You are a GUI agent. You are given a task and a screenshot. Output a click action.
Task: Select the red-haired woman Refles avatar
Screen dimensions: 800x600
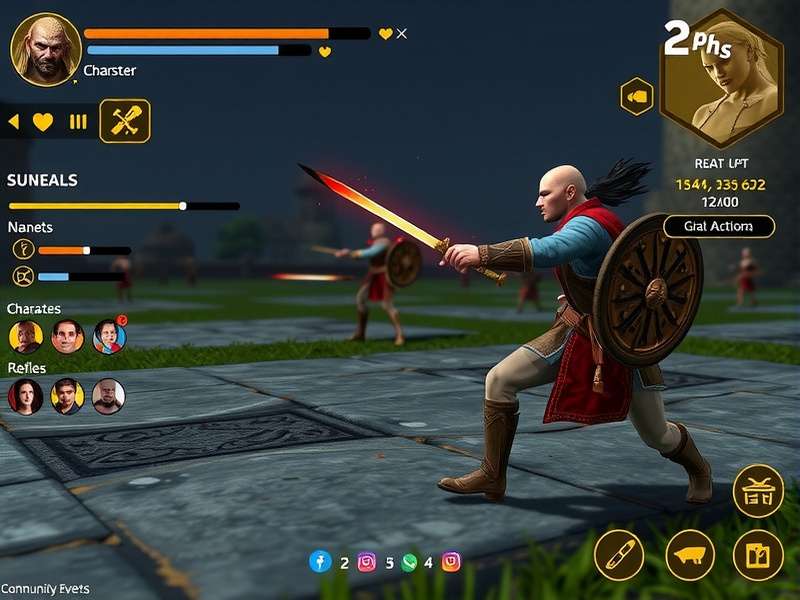26,396
